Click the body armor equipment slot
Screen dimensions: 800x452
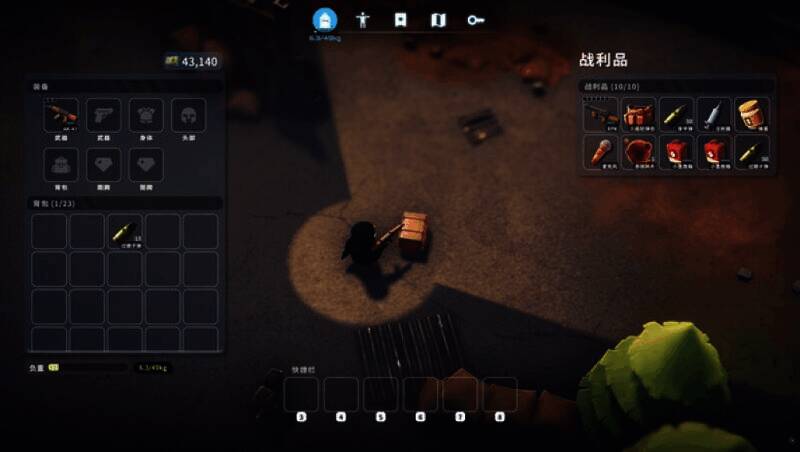(x=146, y=114)
